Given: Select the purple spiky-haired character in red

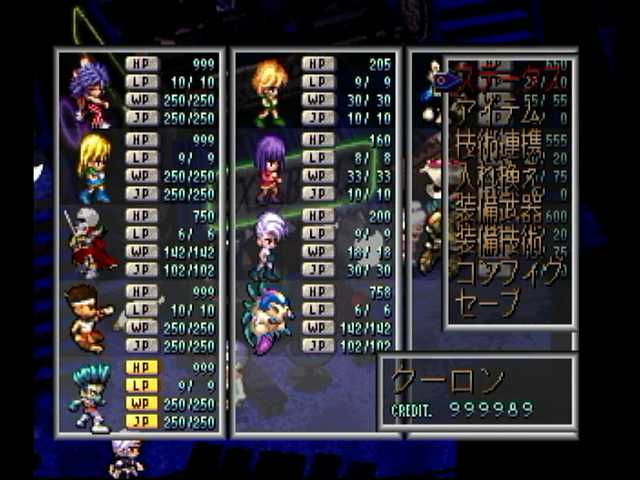Looking at the screenshot, I should pyautogui.click(x=90, y=92).
